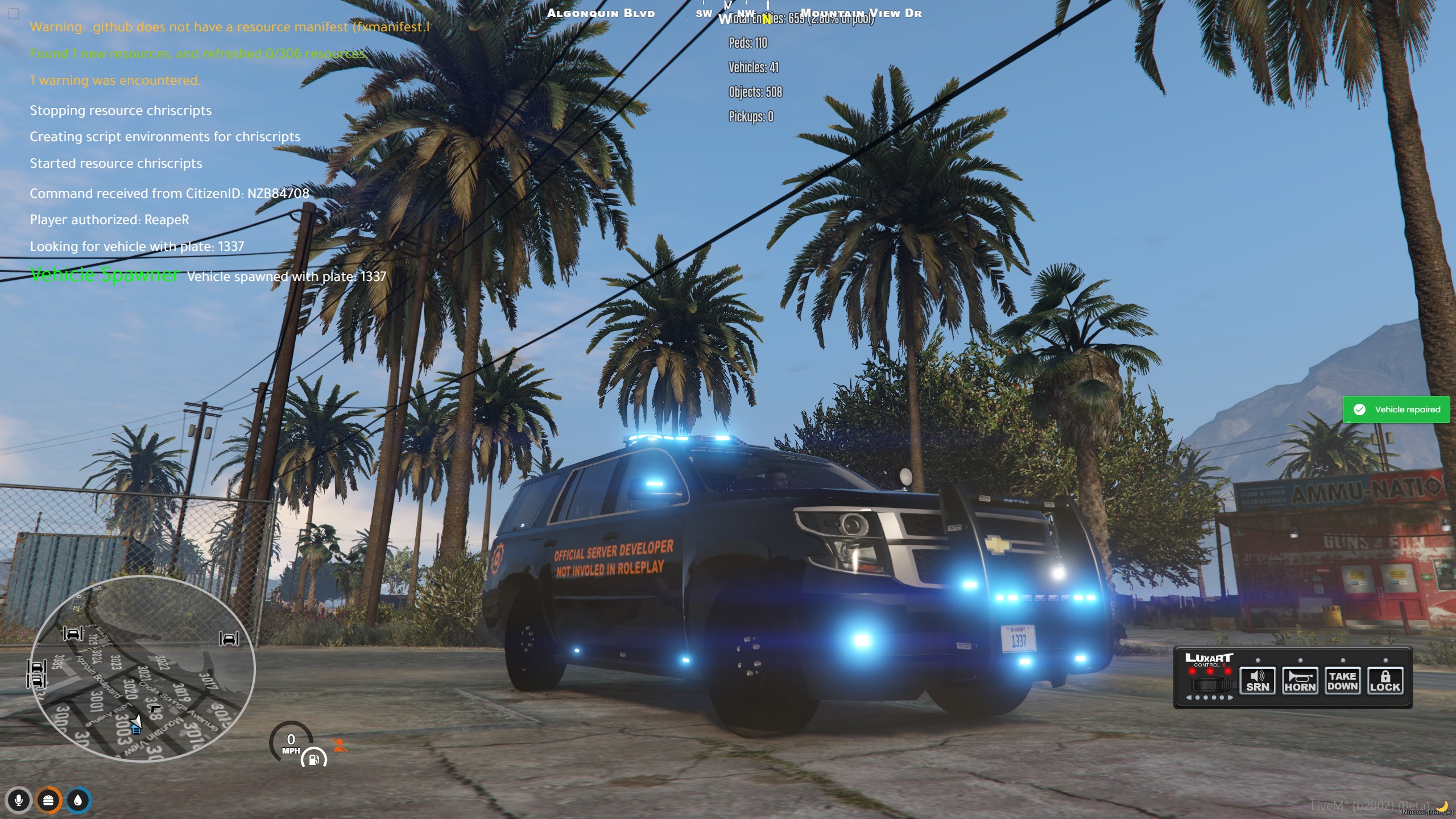Sound the HORN button on Luxart panel
The height and width of the screenshot is (819, 1456).
pos(1300,681)
